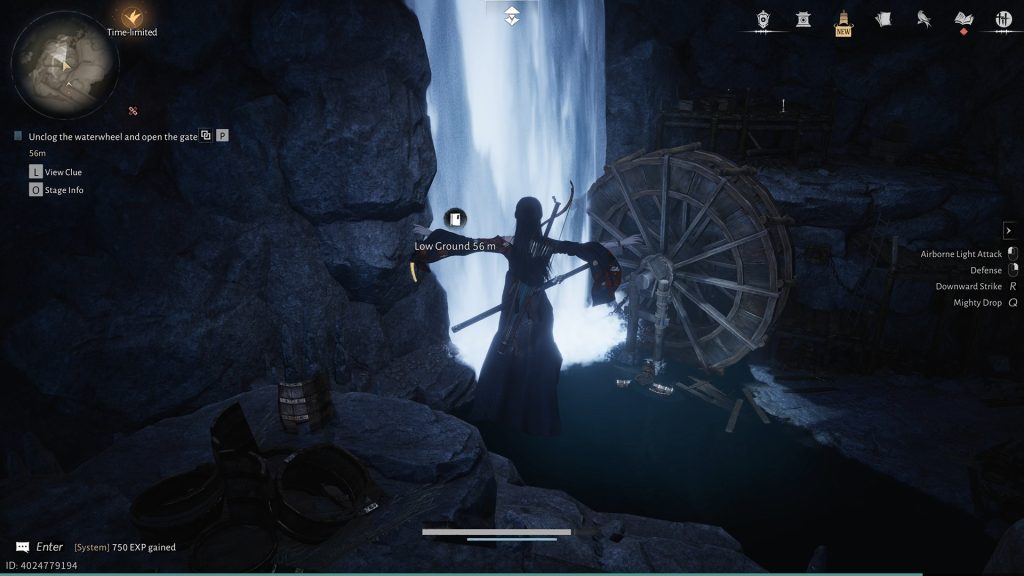Open the open-book journal icon
This screenshot has height=576, width=1024.
pos(964,19)
